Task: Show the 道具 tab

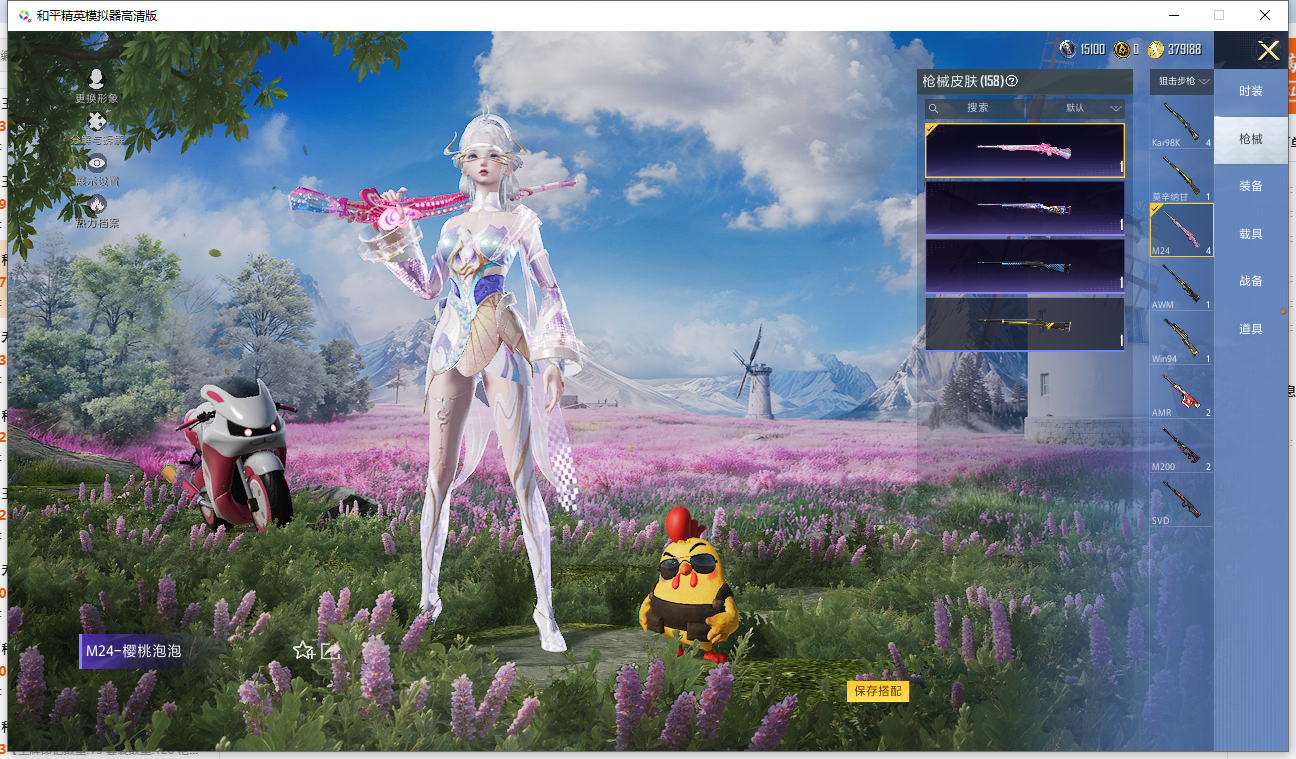Action: 1250,329
